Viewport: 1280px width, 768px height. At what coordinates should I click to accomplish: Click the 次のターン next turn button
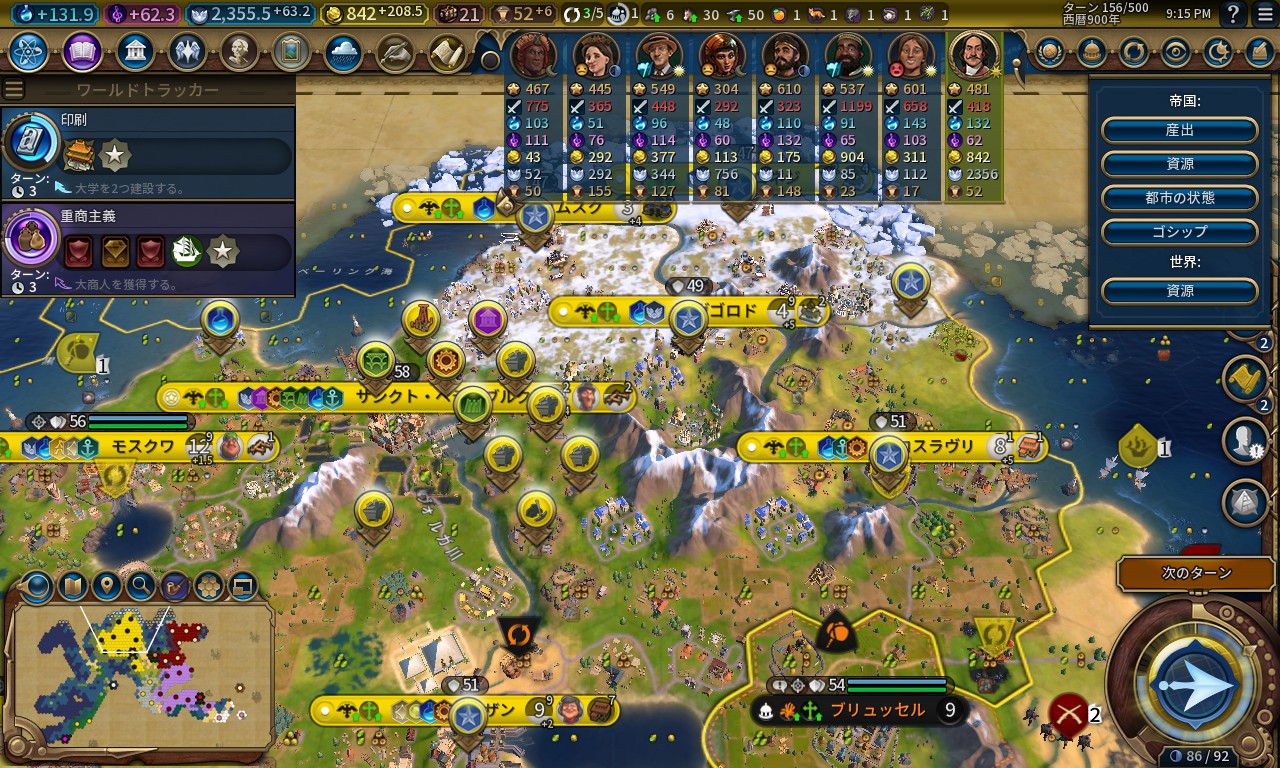tap(1195, 574)
